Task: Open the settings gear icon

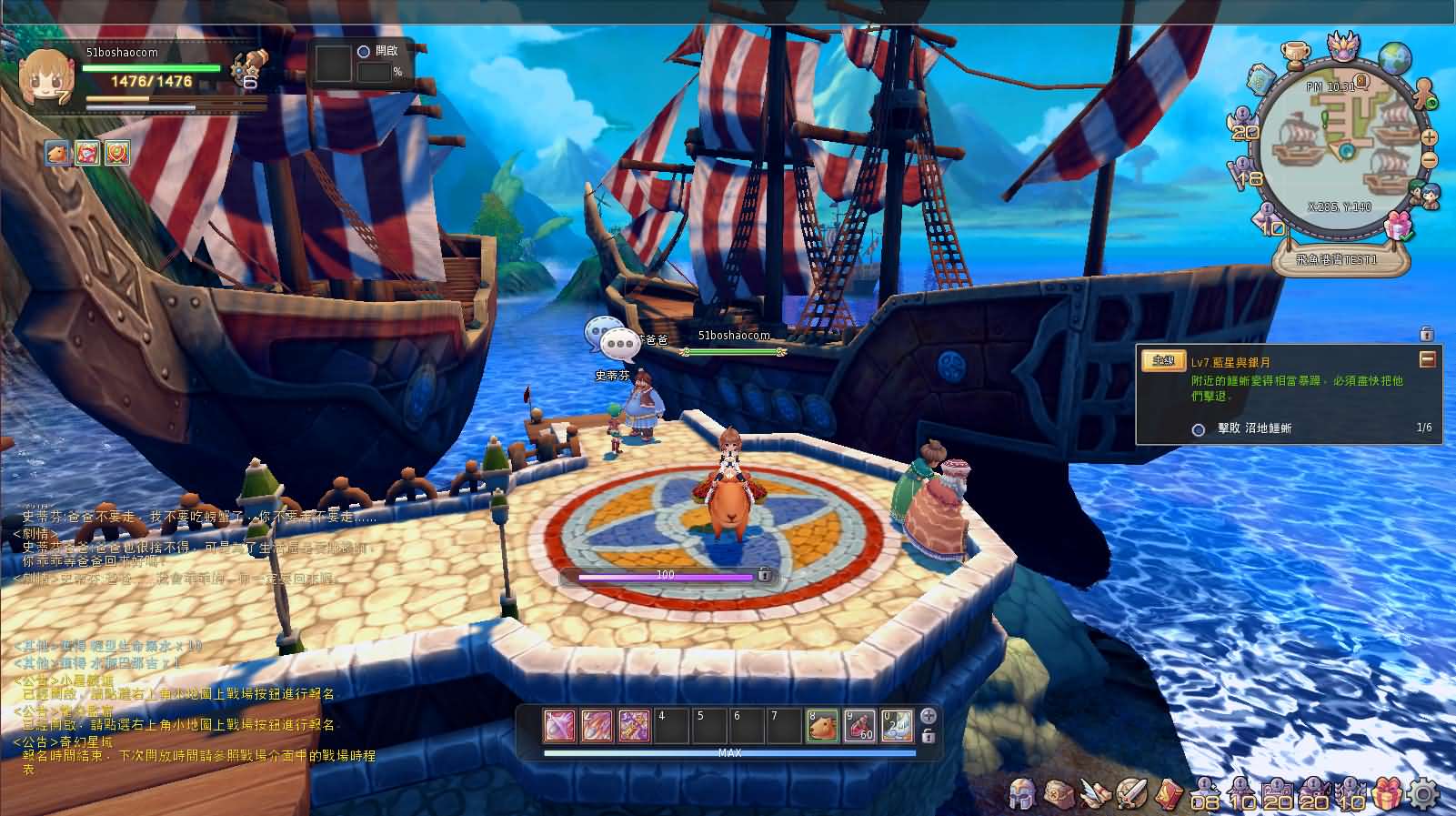Action: click(1423, 795)
